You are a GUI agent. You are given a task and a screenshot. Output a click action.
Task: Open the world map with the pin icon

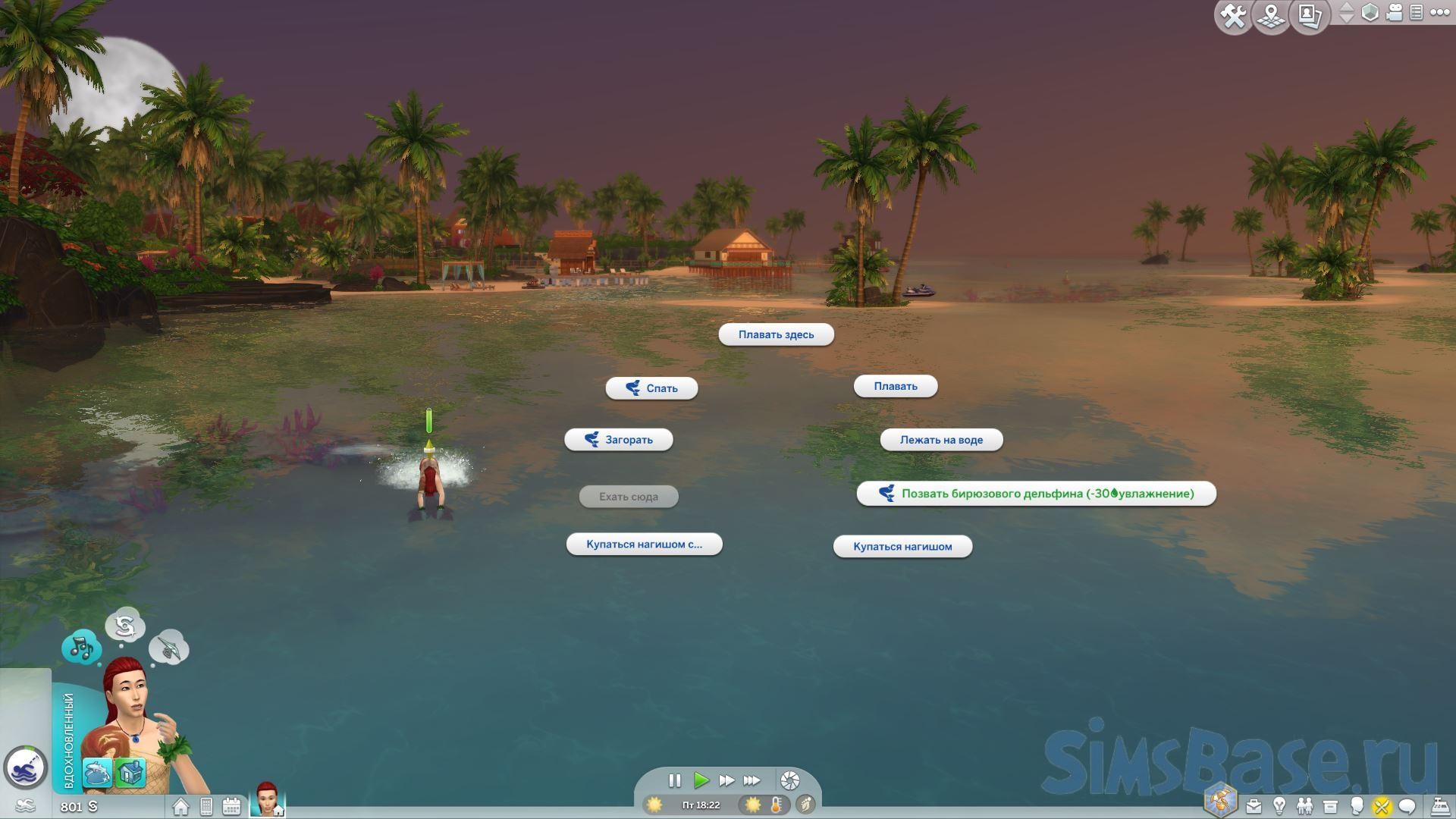pyautogui.click(x=1272, y=16)
